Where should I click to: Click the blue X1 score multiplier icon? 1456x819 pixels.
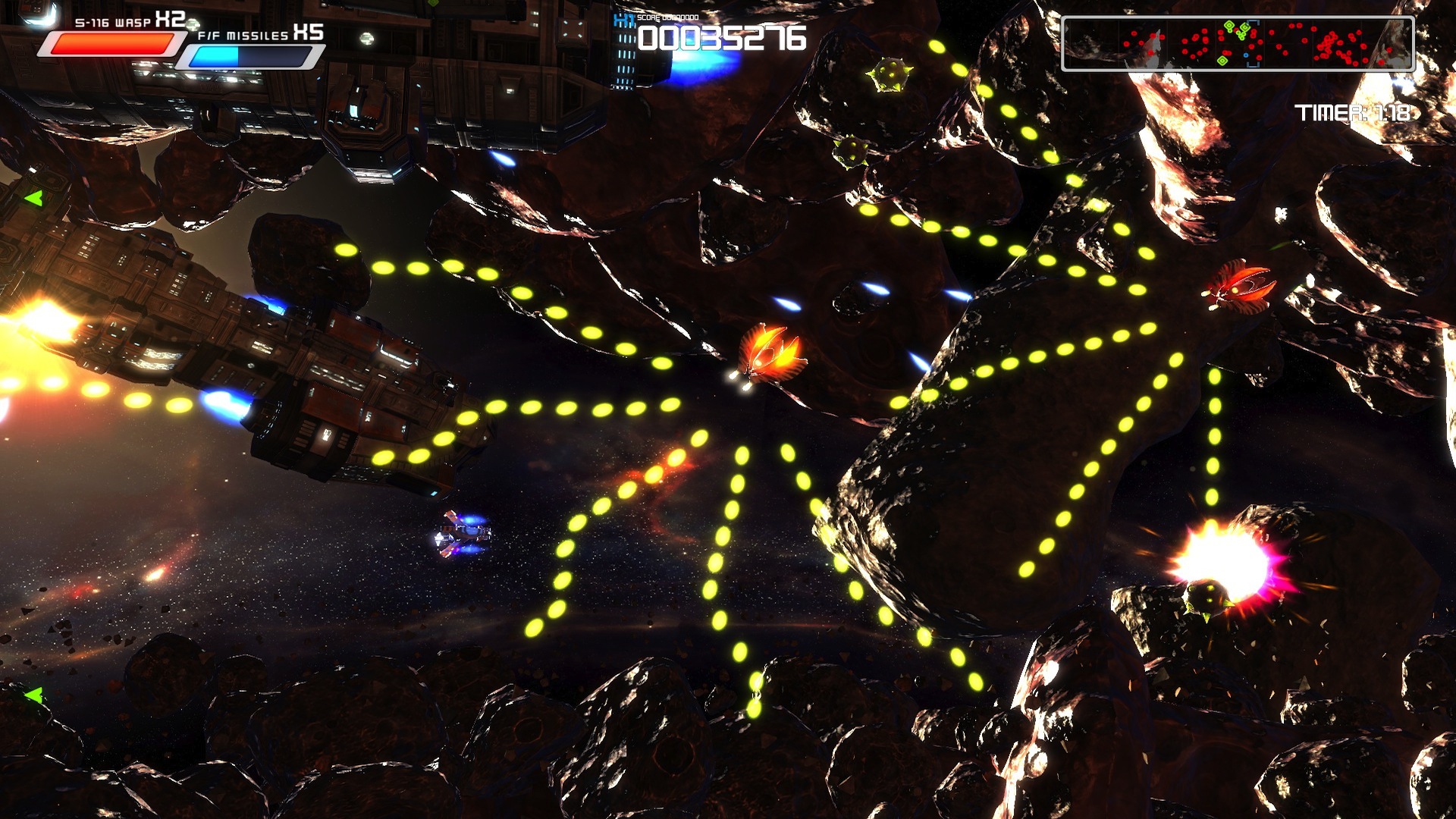[623, 20]
